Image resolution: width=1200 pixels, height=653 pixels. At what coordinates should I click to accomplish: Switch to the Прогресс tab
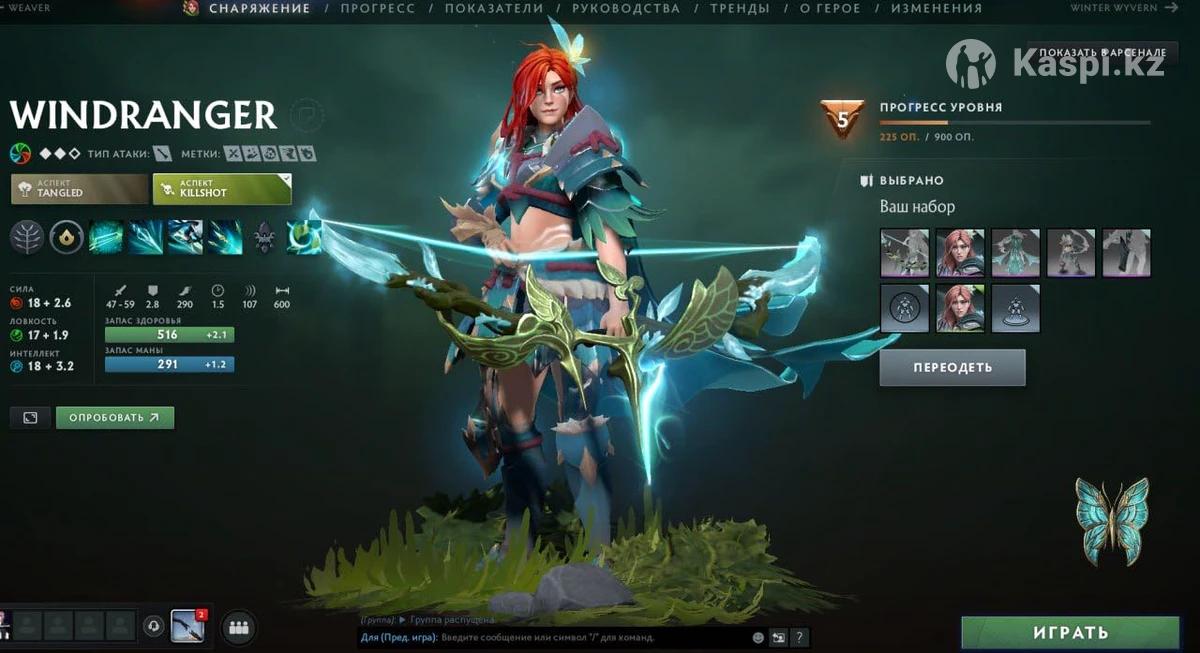[378, 8]
